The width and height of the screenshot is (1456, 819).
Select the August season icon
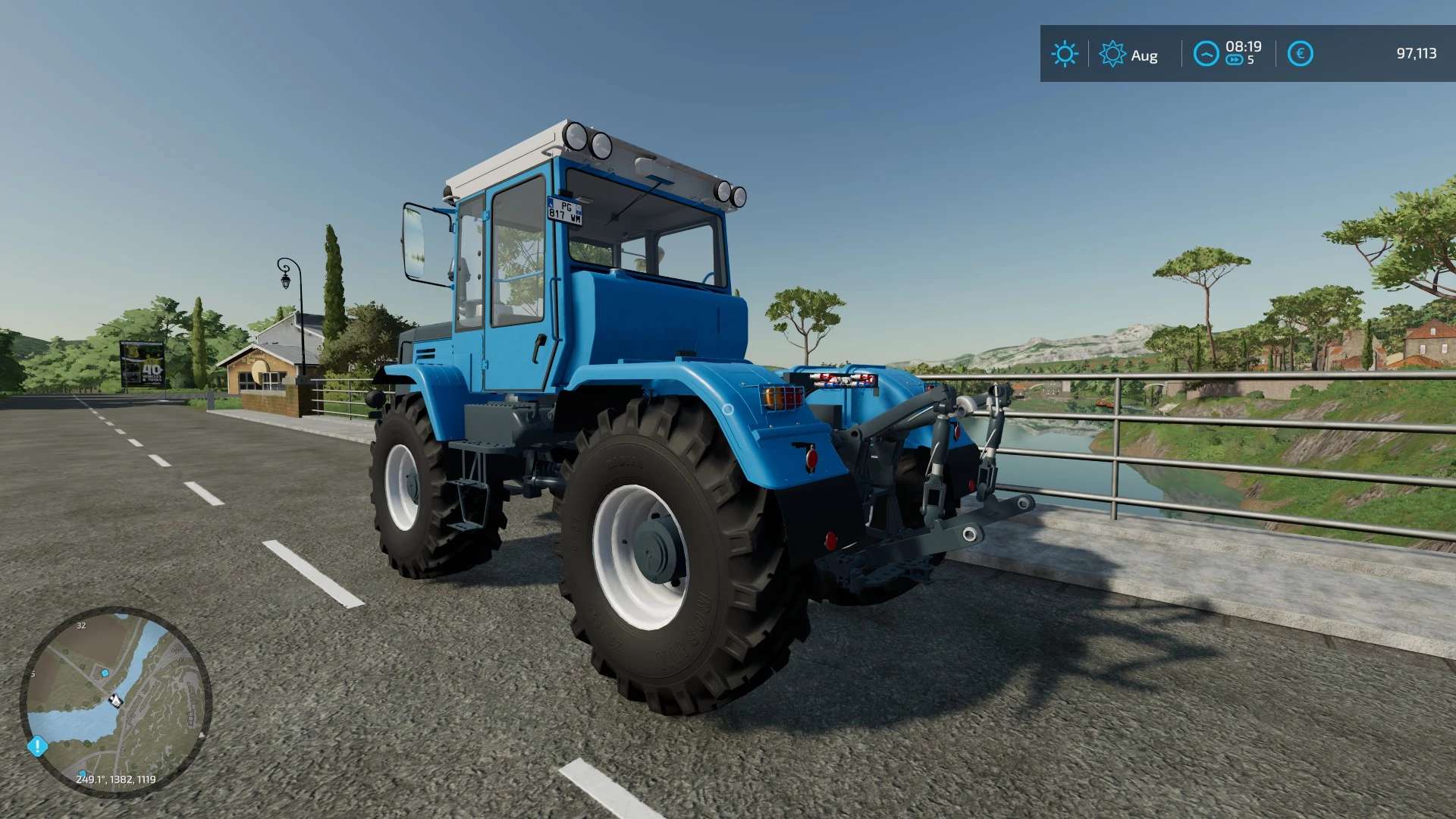(1112, 54)
